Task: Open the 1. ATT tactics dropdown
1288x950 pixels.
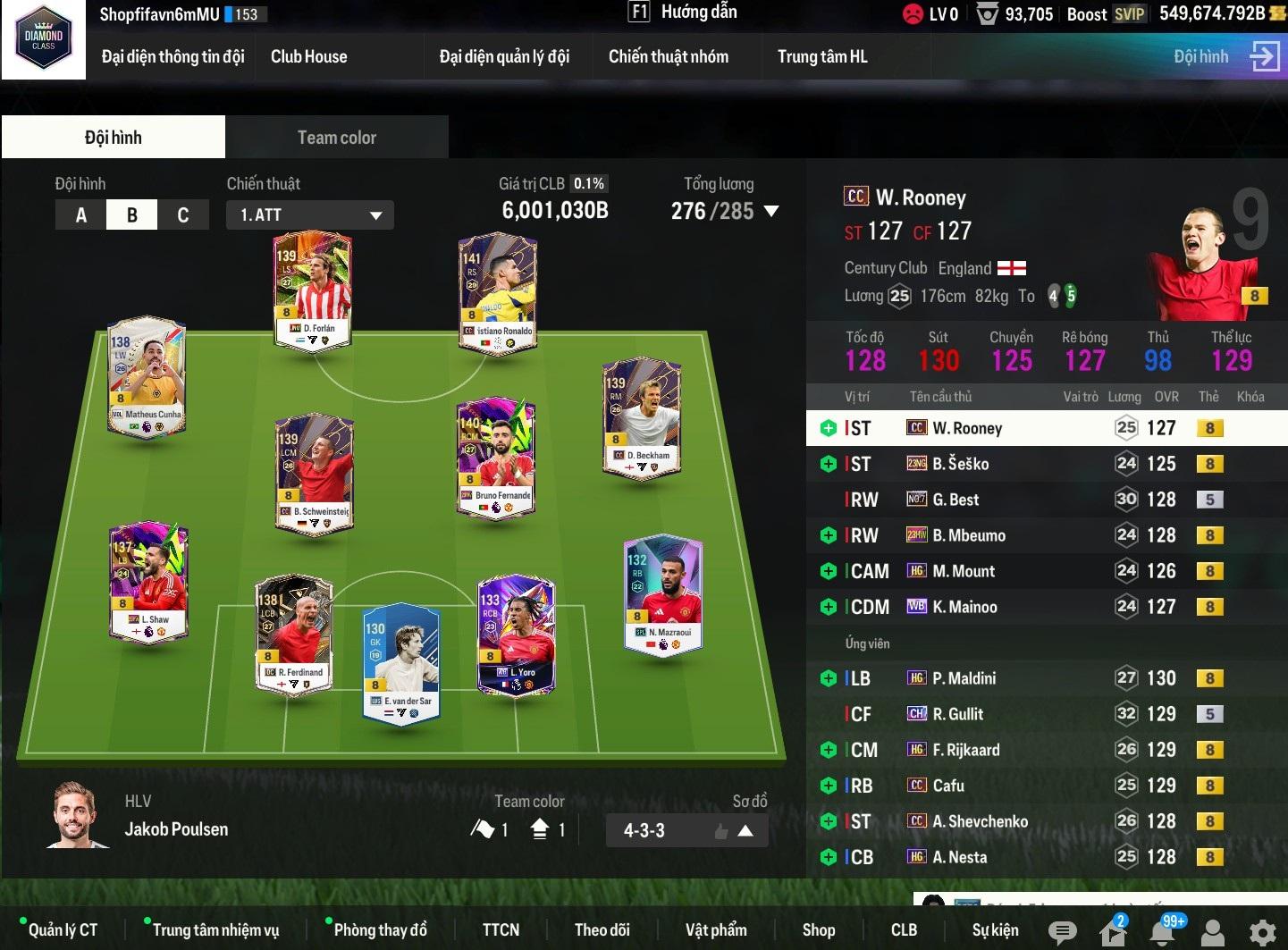Action: [310, 215]
